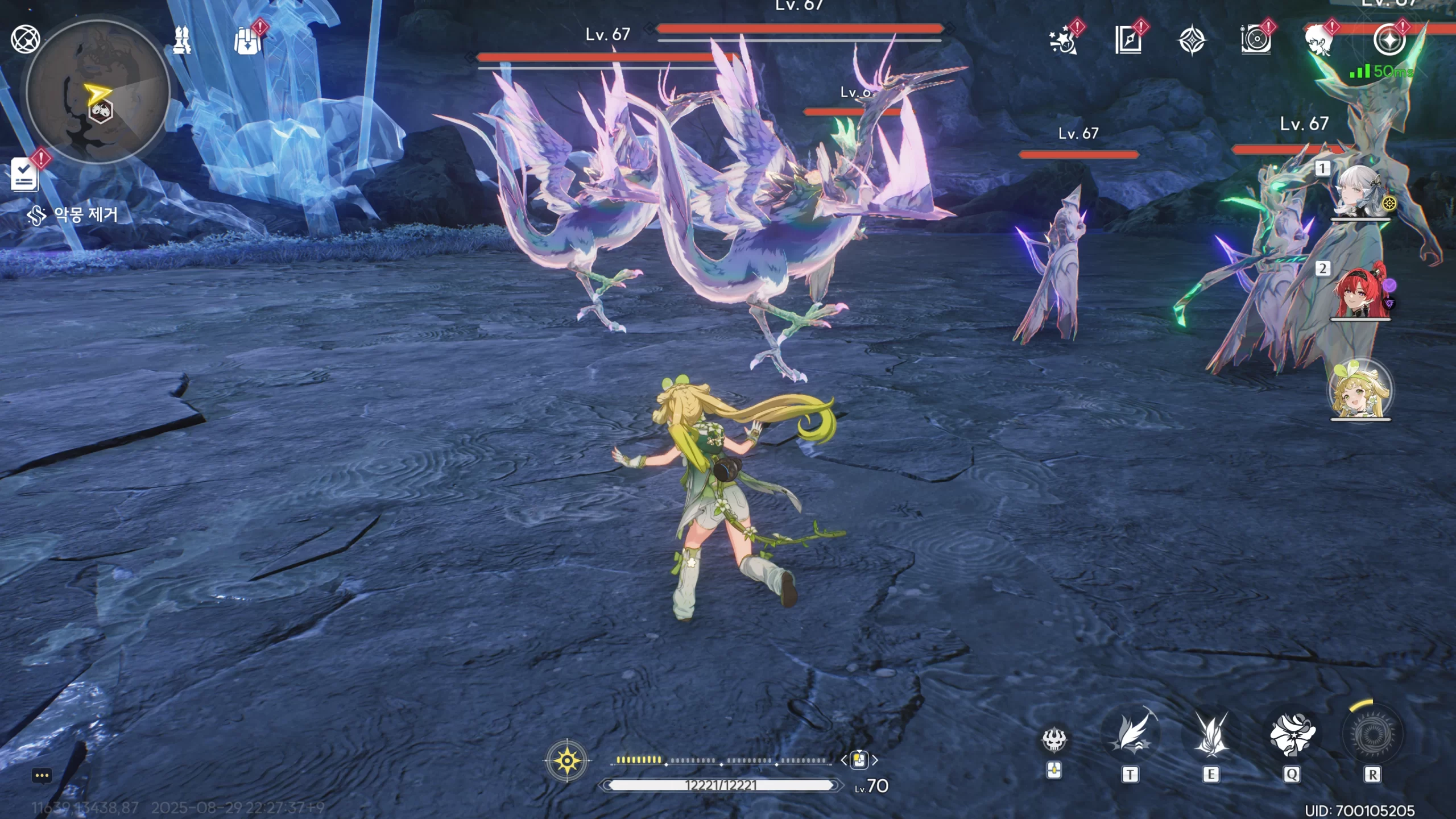Viewport: 1456px width, 819px height.
Task: Open the compass guidebook icon
Action: tap(1128, 41)
